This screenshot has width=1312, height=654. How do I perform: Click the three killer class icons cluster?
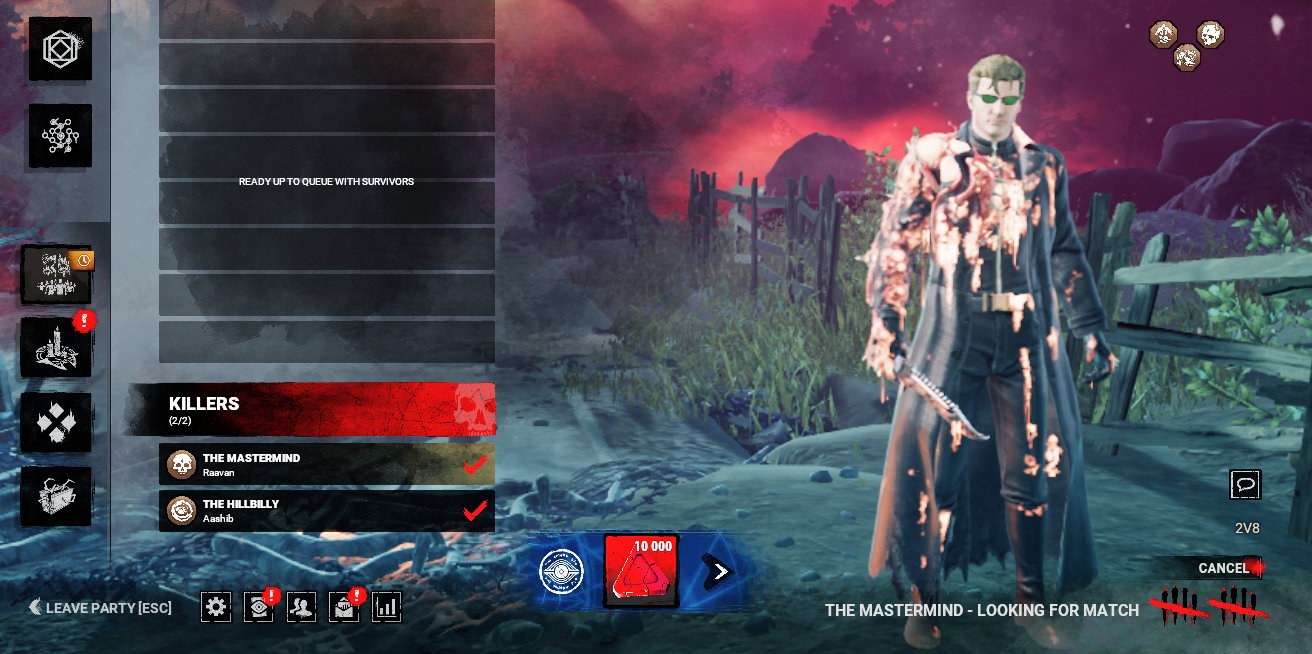(1187, 44)
